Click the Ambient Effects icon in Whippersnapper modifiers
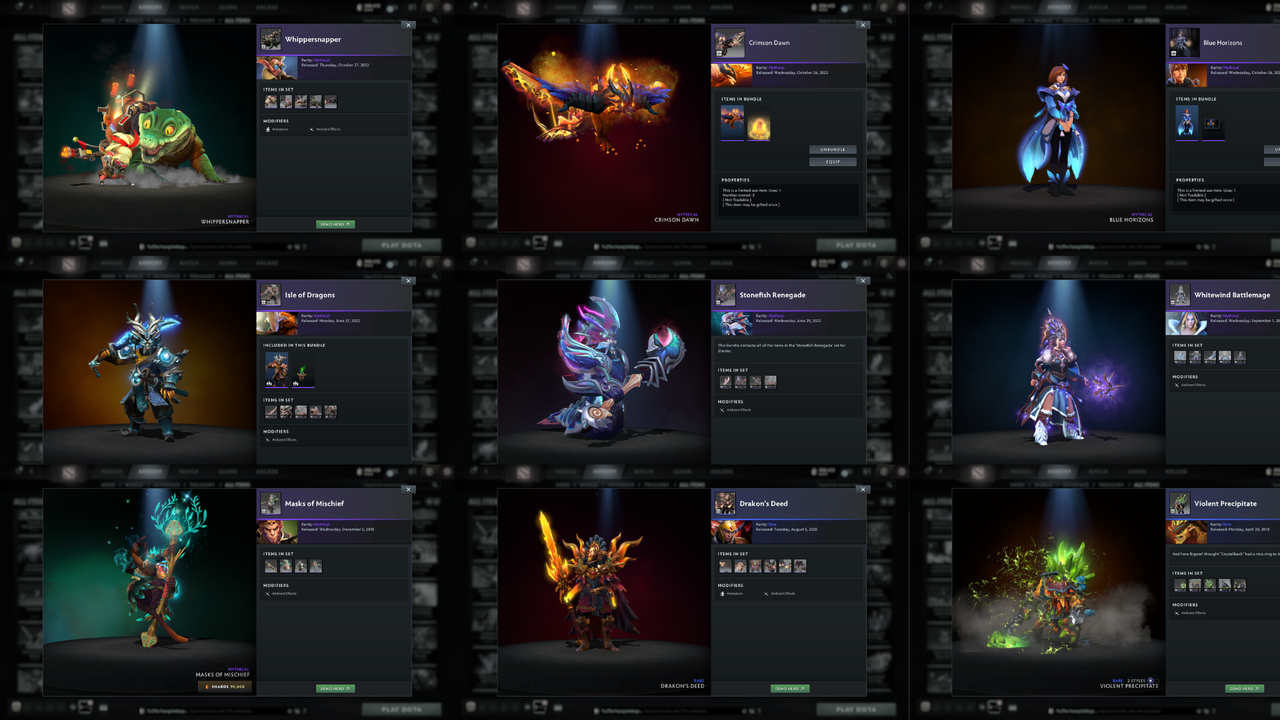Image resolution: width=1280 pixels, height=720 pixels. pyautogui.click(x=312, y=129)
